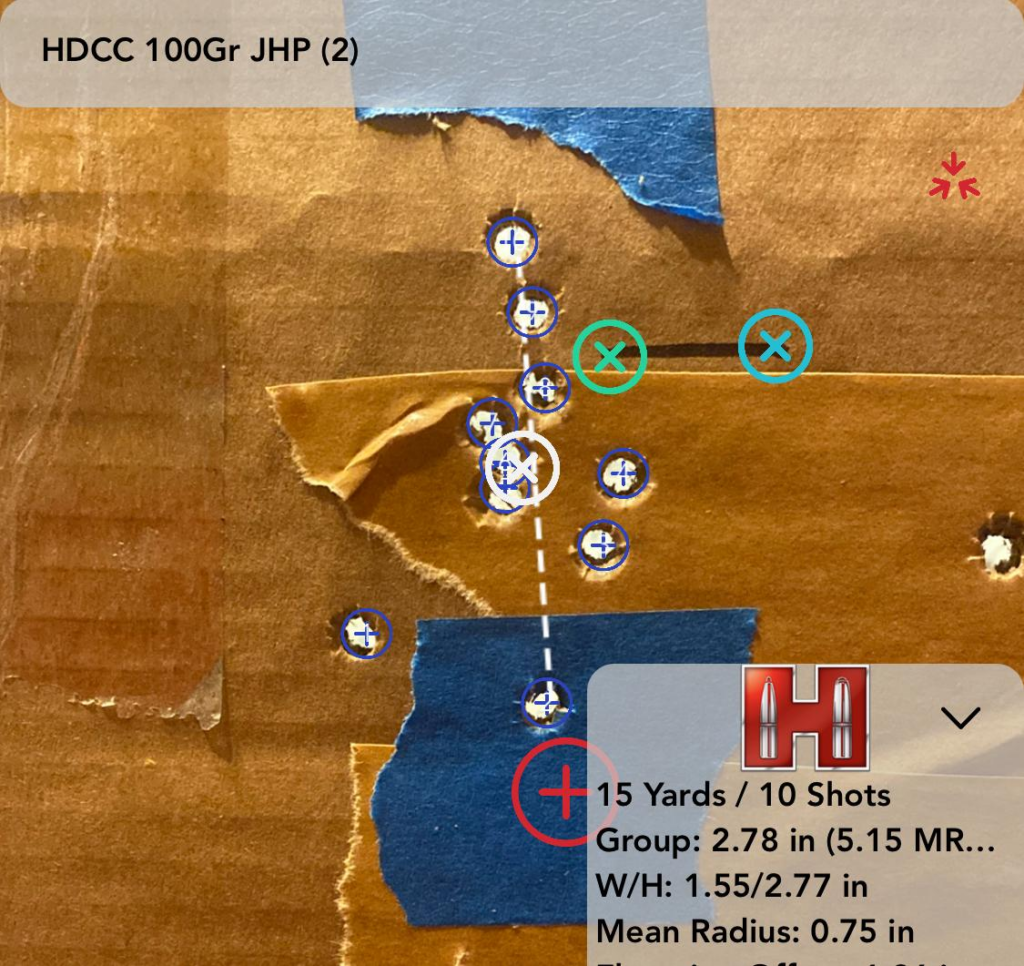
Task: Tap the red inward-arrows icon
Action: (953, 176)
